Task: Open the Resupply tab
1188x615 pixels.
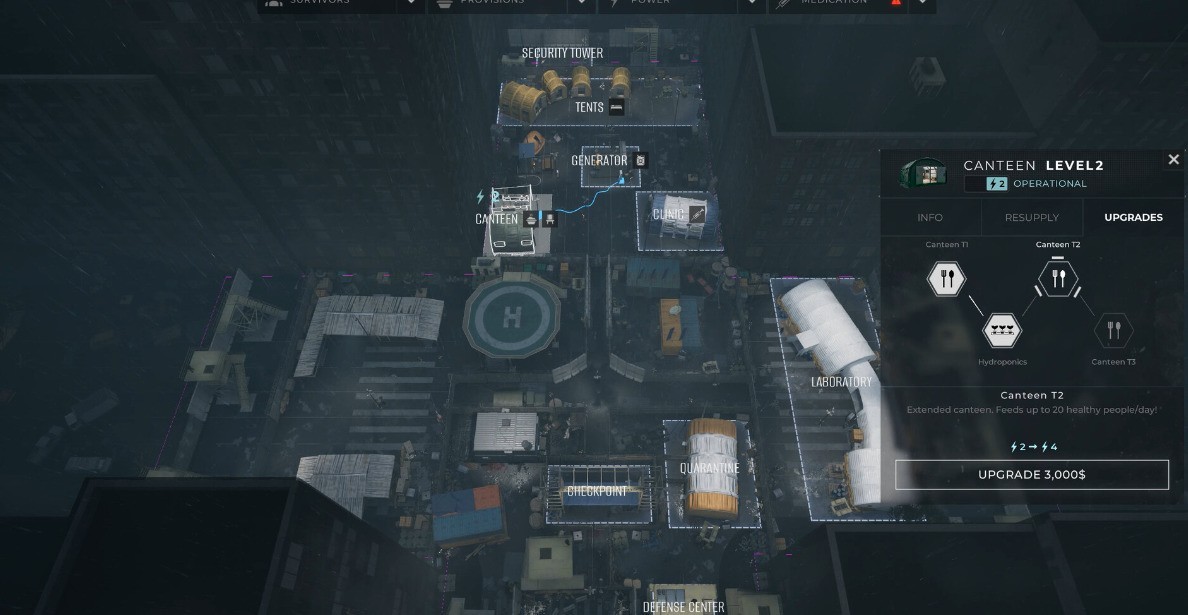Action: click(1031, 217)
